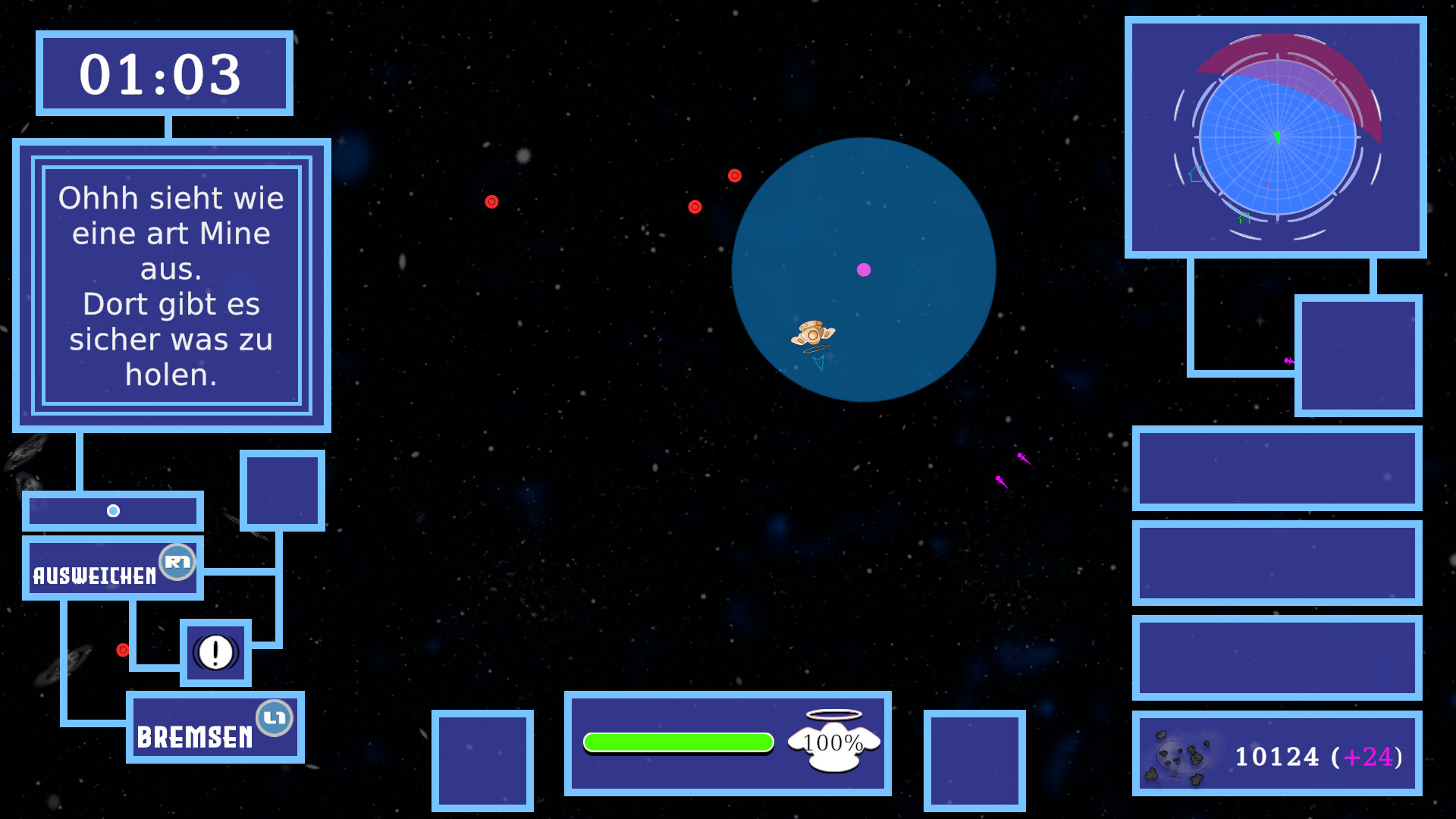Screen dimensions: 1456x819
Task: Select the green ship marker on the radar
Action: click(1276, 137)
